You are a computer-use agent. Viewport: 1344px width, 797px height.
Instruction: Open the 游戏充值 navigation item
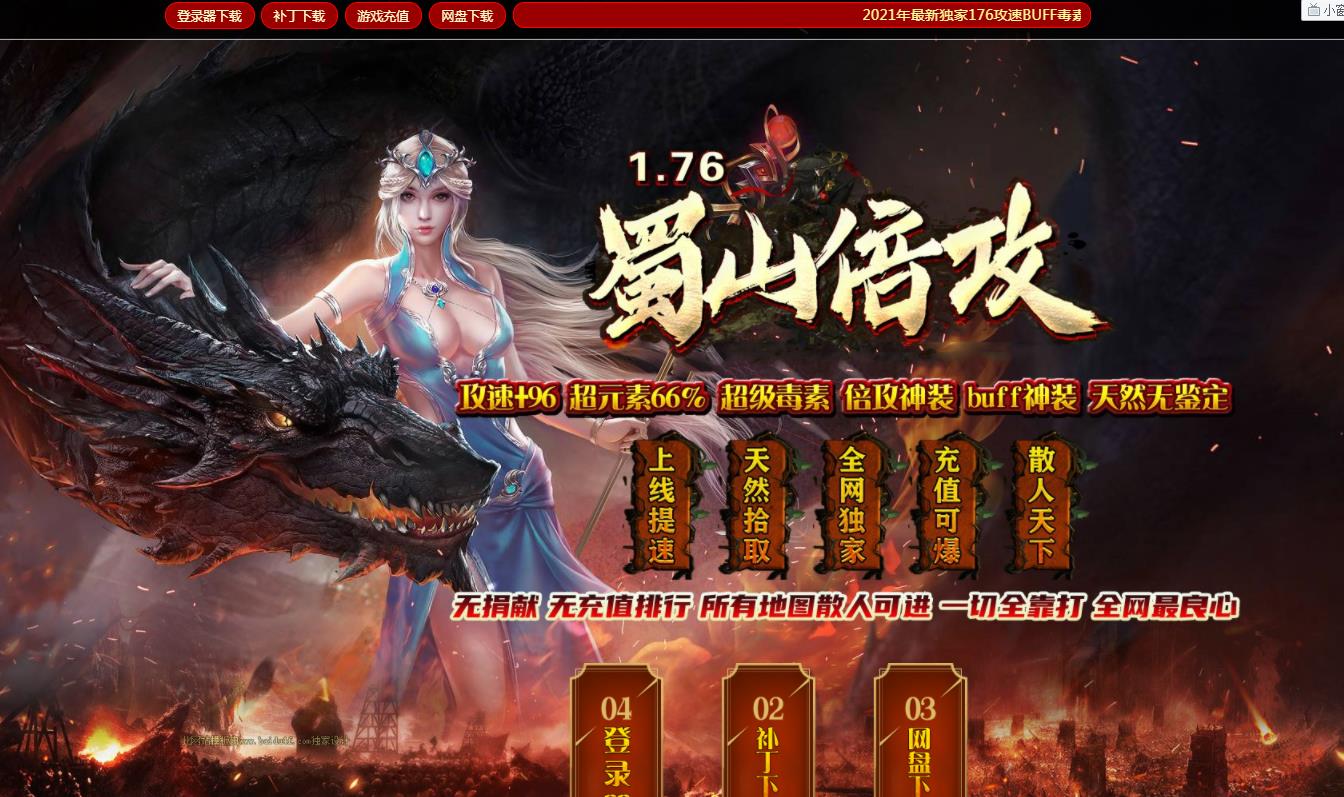[382, 15]
